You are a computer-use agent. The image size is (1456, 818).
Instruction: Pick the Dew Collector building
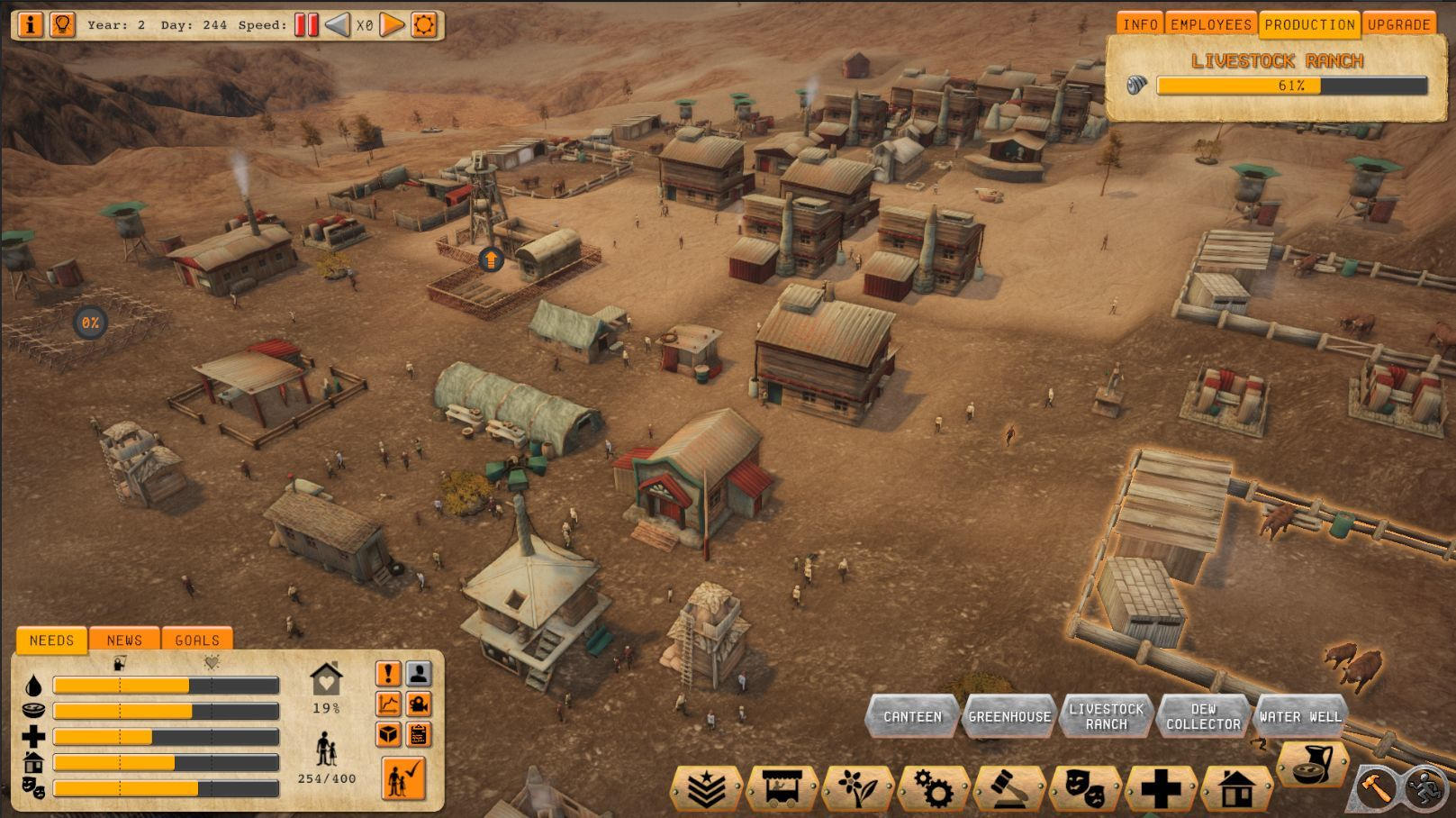coord(1203,716)
